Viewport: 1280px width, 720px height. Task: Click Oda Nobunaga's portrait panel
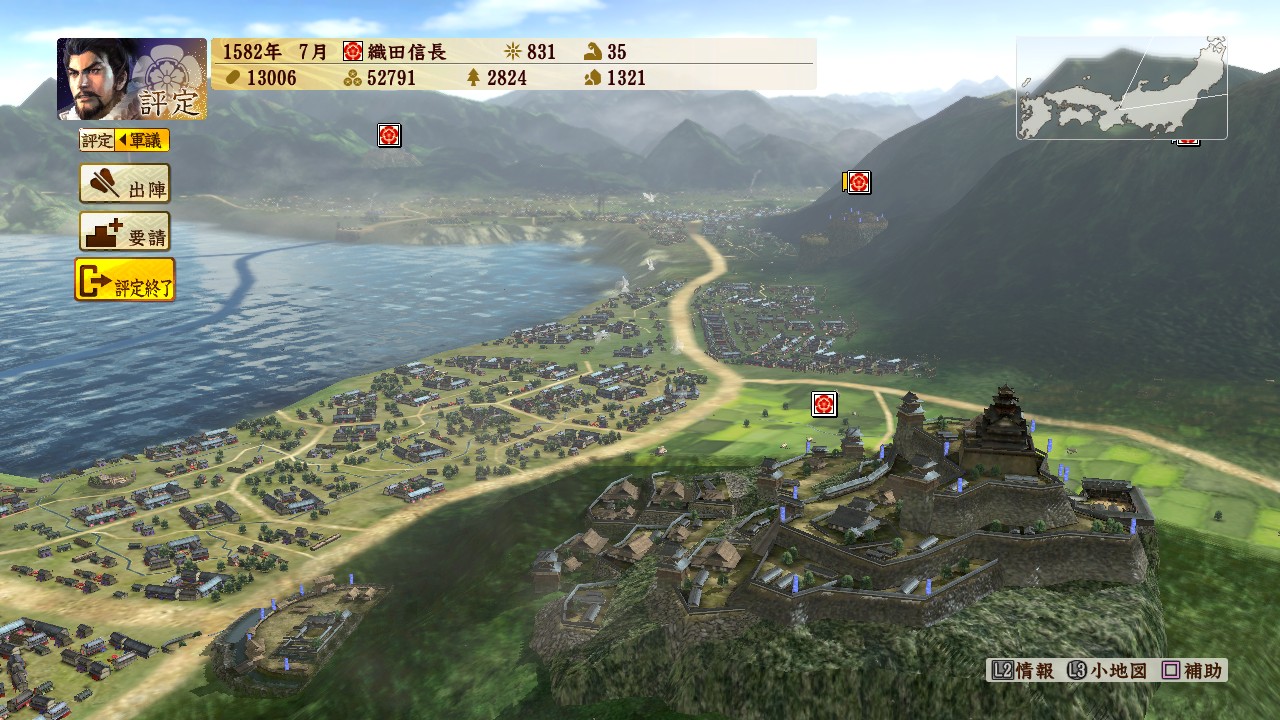tap(132, 79)
